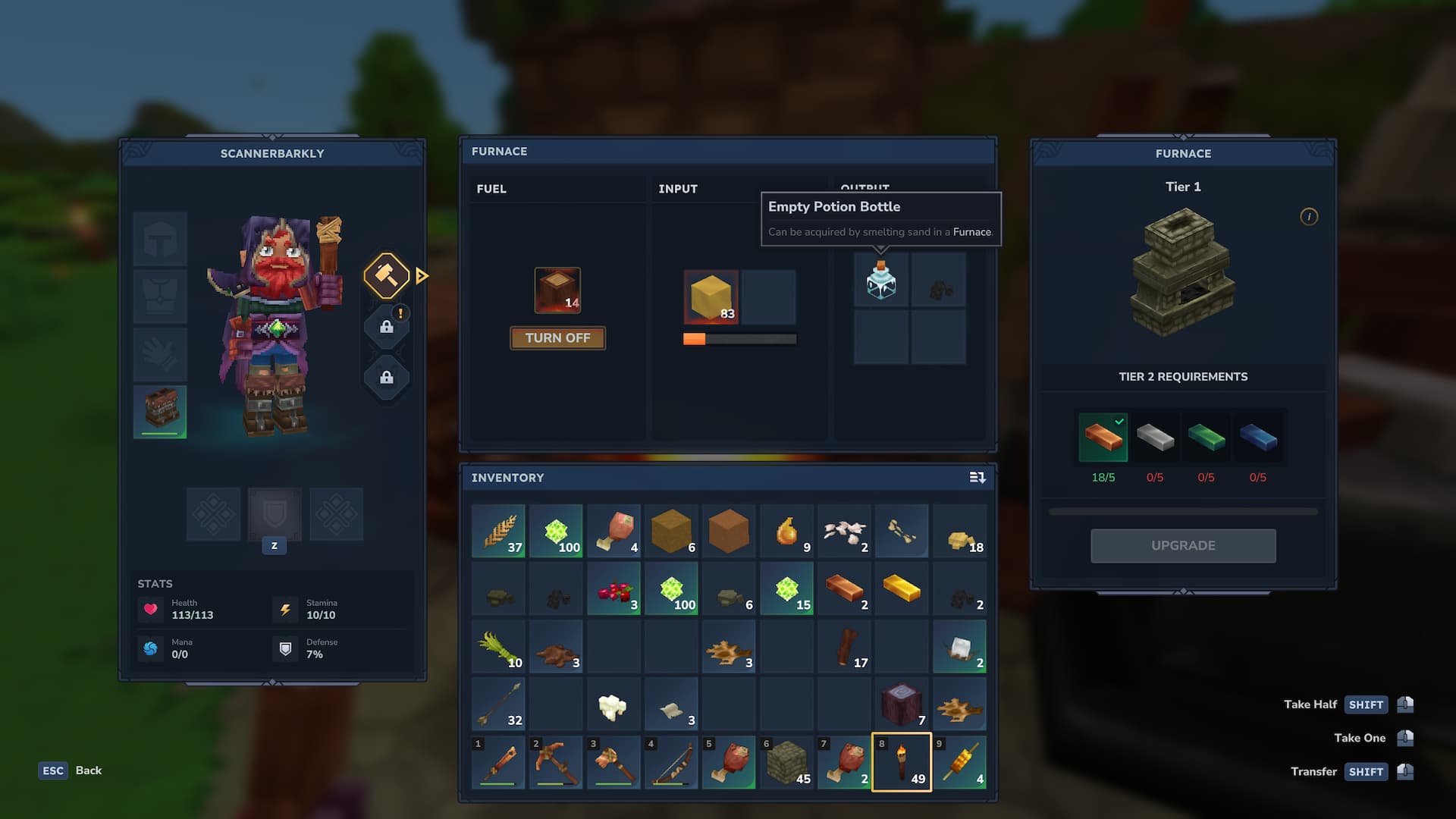Select the bow in hotbar
This screenshot has width=1456, height=819.
(x=671, y=762)
